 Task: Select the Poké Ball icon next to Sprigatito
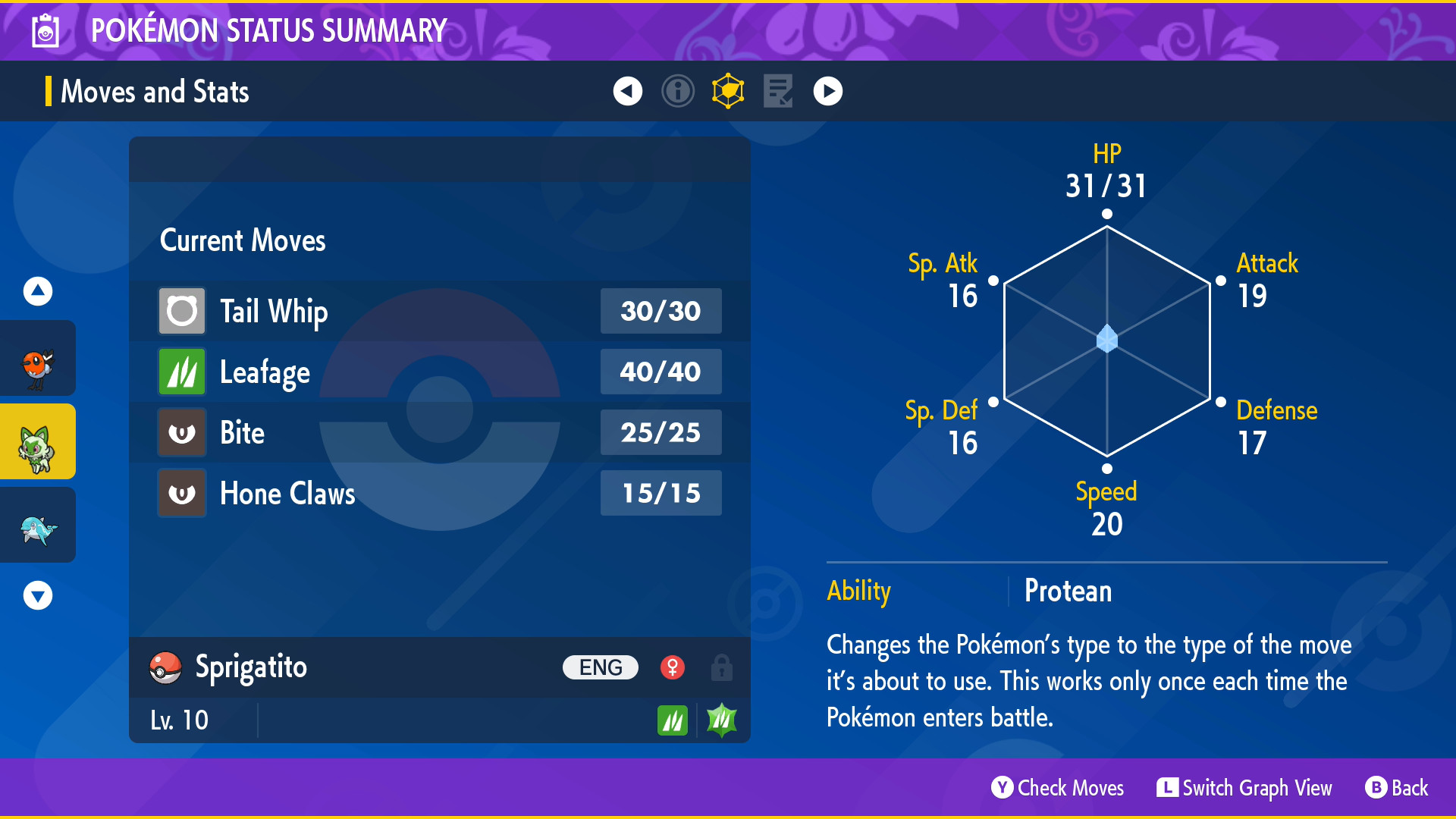click(166, 667)
